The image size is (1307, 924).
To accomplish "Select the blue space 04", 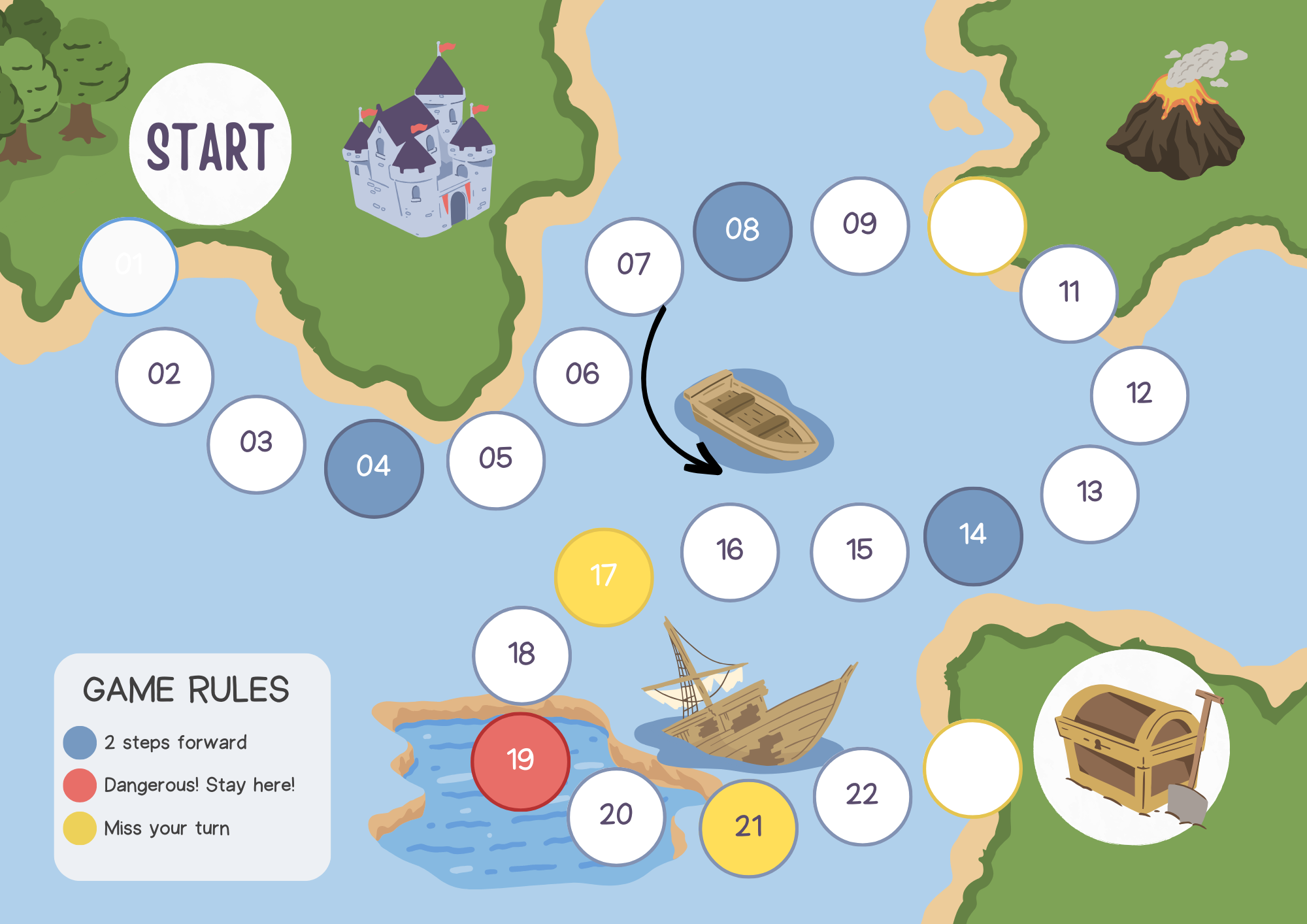I will click(x=374, y=468).
